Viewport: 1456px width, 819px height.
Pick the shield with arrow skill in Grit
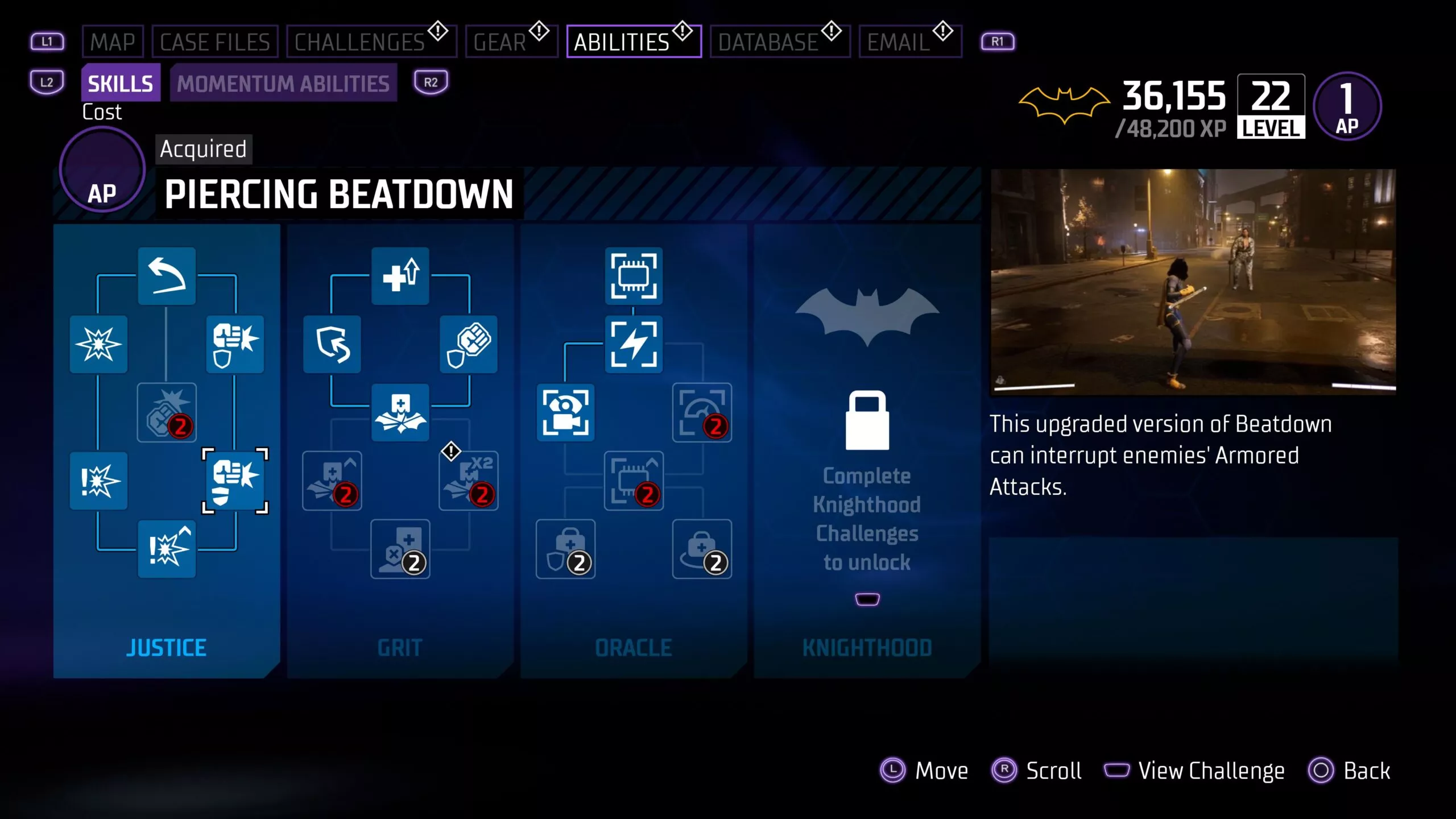coord(332,344)
